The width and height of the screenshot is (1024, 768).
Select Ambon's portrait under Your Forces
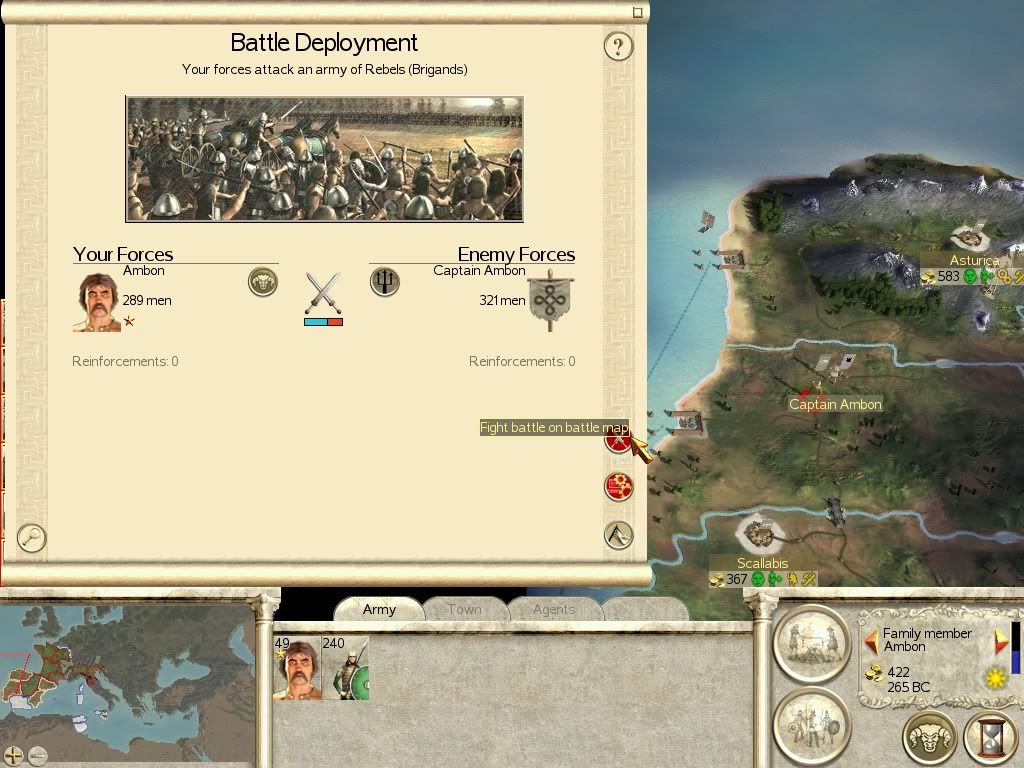point(96,301)
